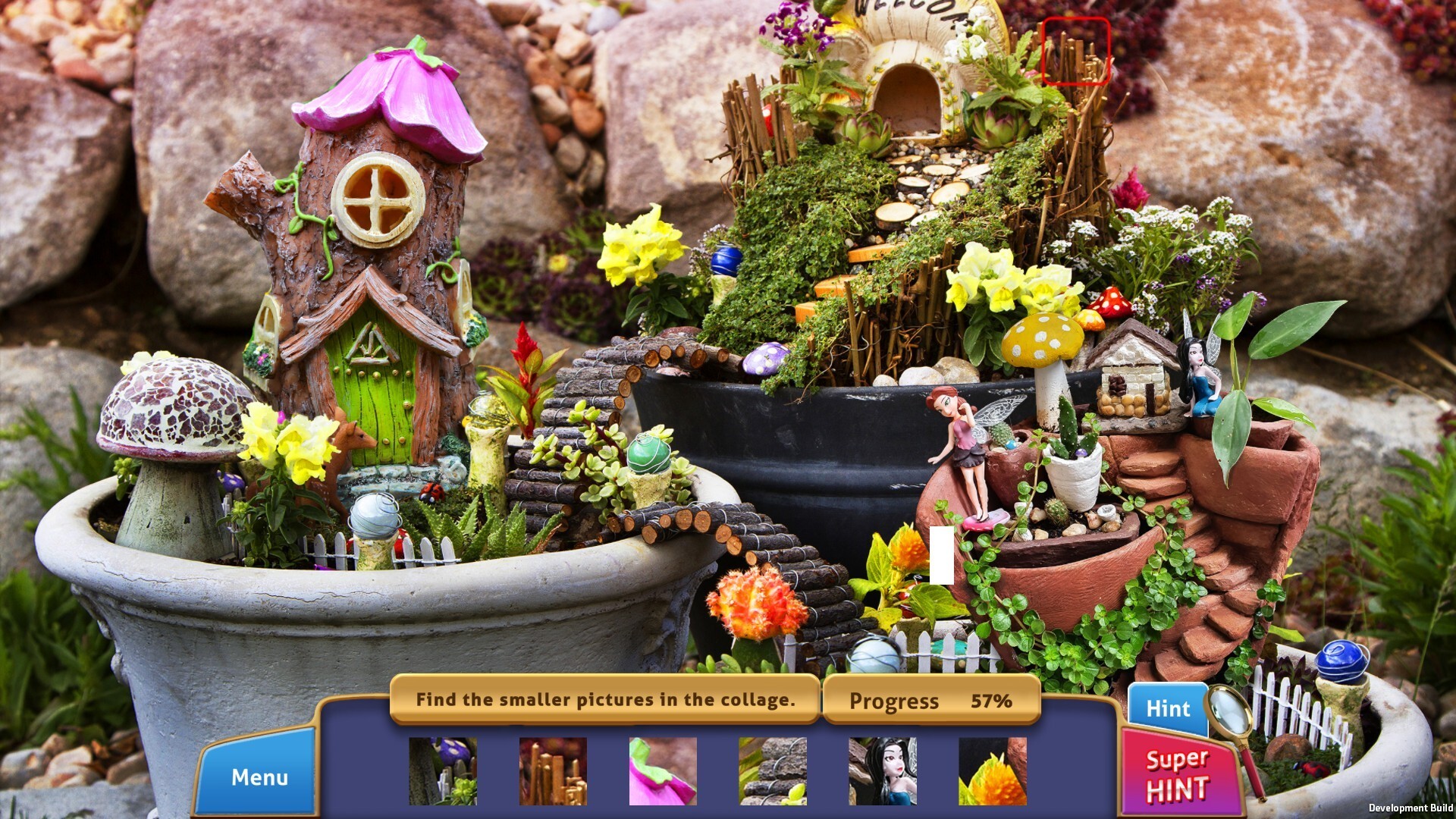Screen dimensions: 1456x819
Task: Open the Menu
Action: click(259, 777)
